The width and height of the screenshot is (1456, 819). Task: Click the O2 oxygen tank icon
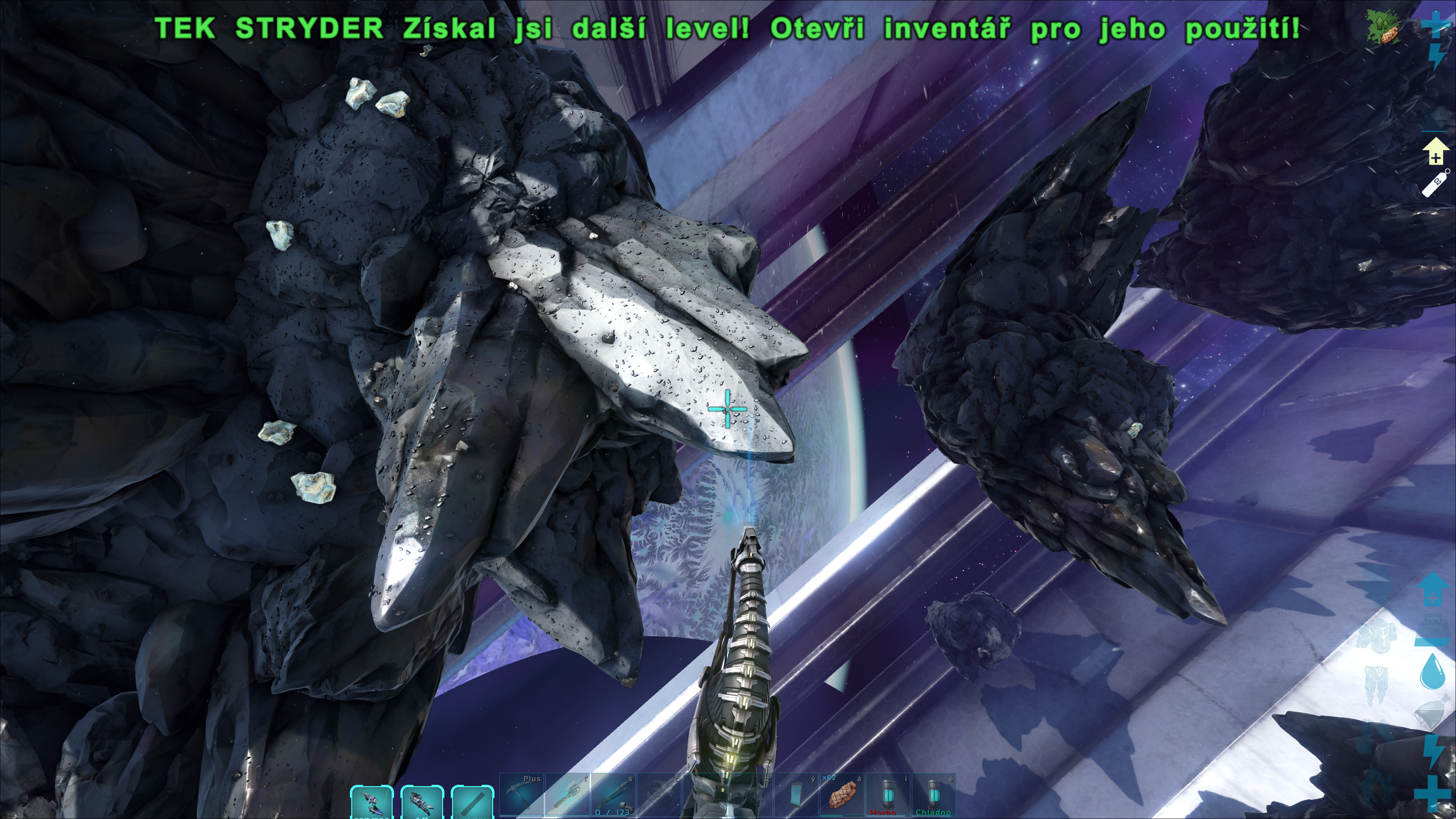coord(1436,183)
